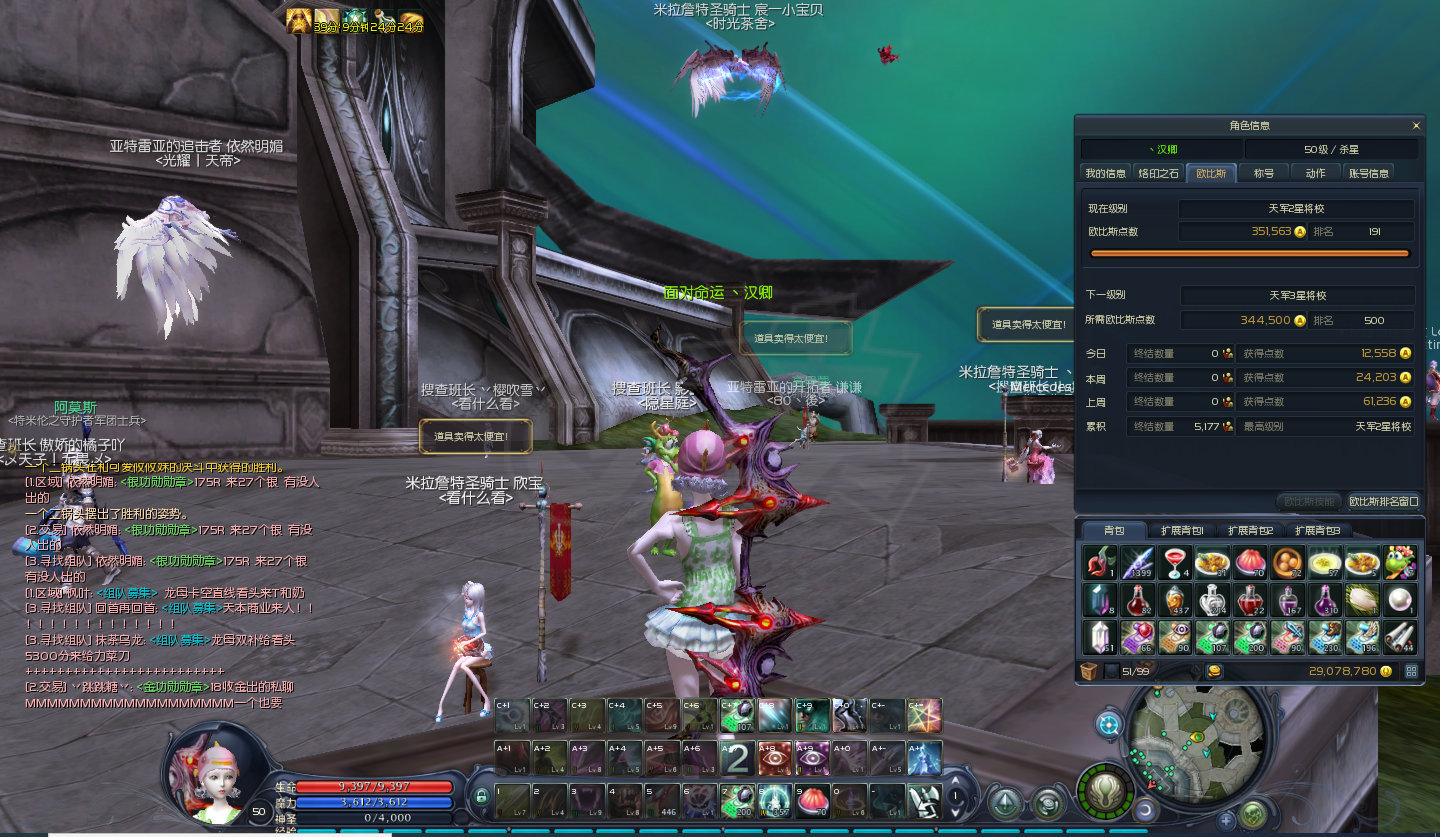Select the rolled scrolls inventory item
The width and height of the screenshot is (1440, 837).
click(x=1401, y=637)
